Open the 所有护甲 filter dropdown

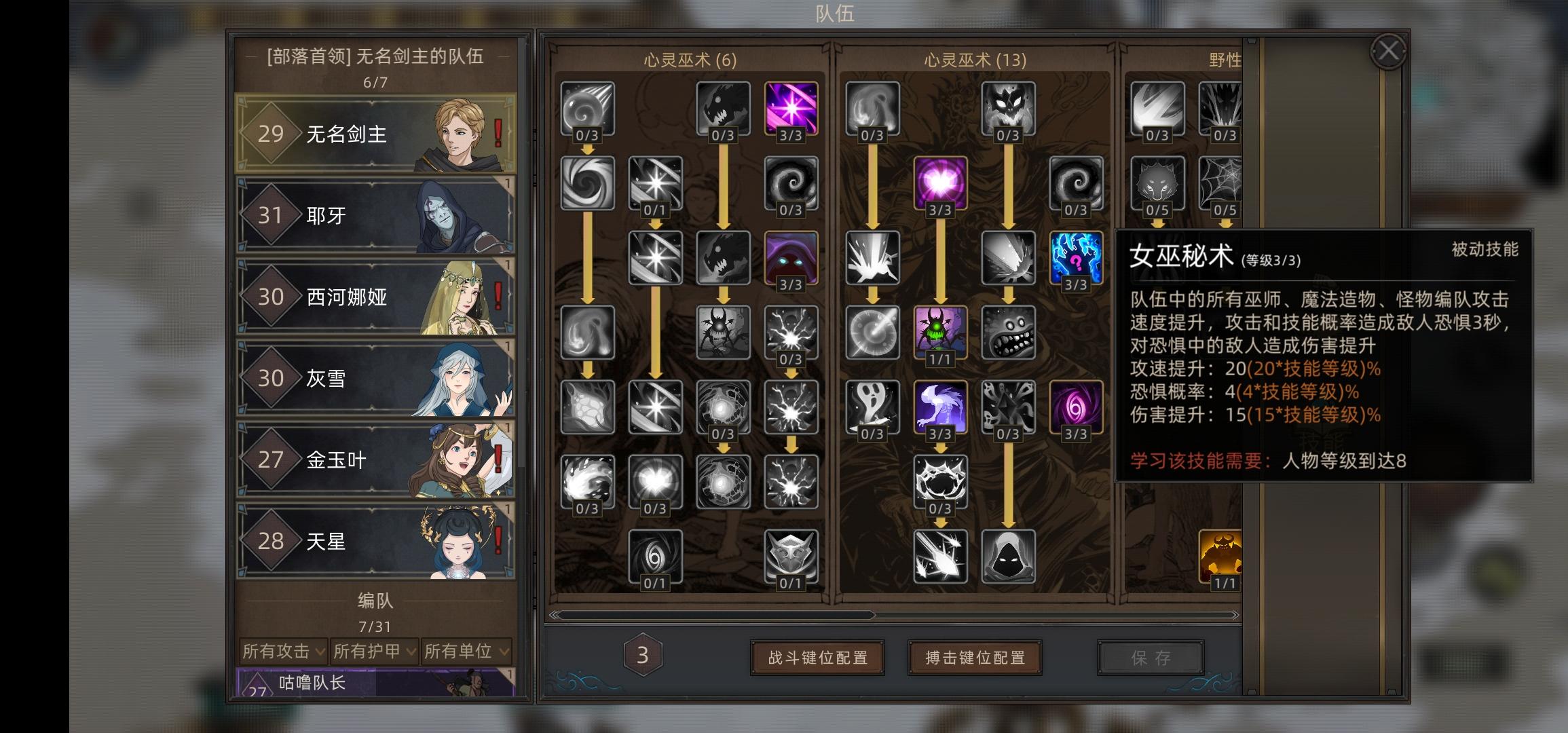click(375, 652)
